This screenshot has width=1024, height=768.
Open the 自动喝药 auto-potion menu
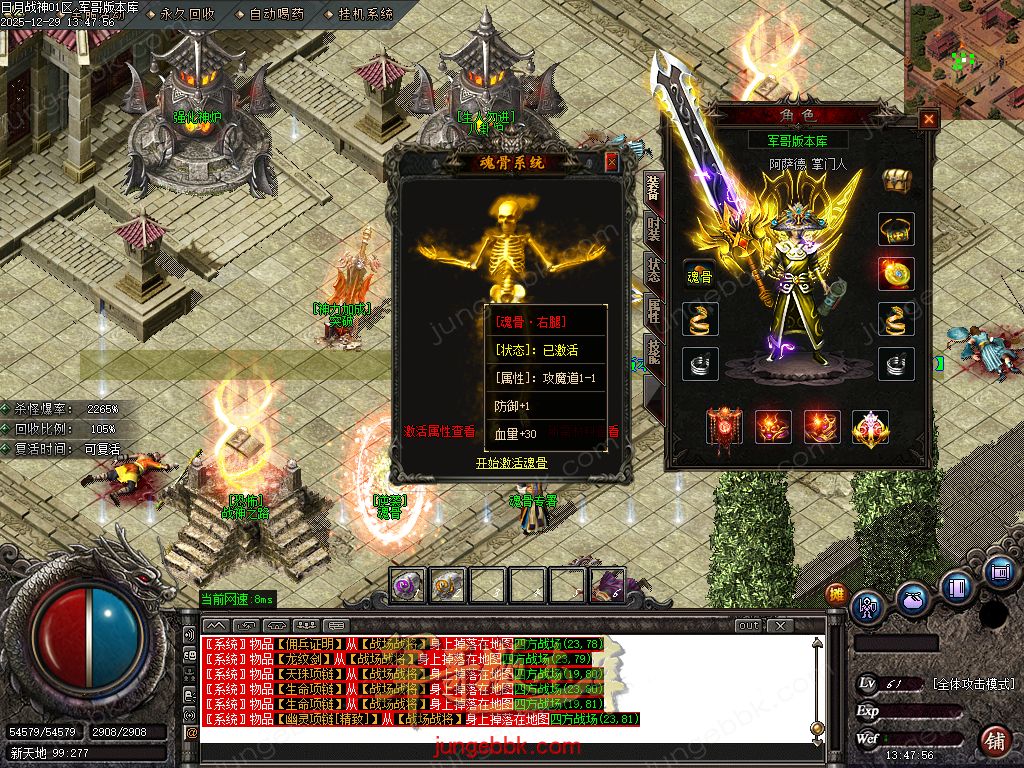pyautogui.click(x=273, y=15)
